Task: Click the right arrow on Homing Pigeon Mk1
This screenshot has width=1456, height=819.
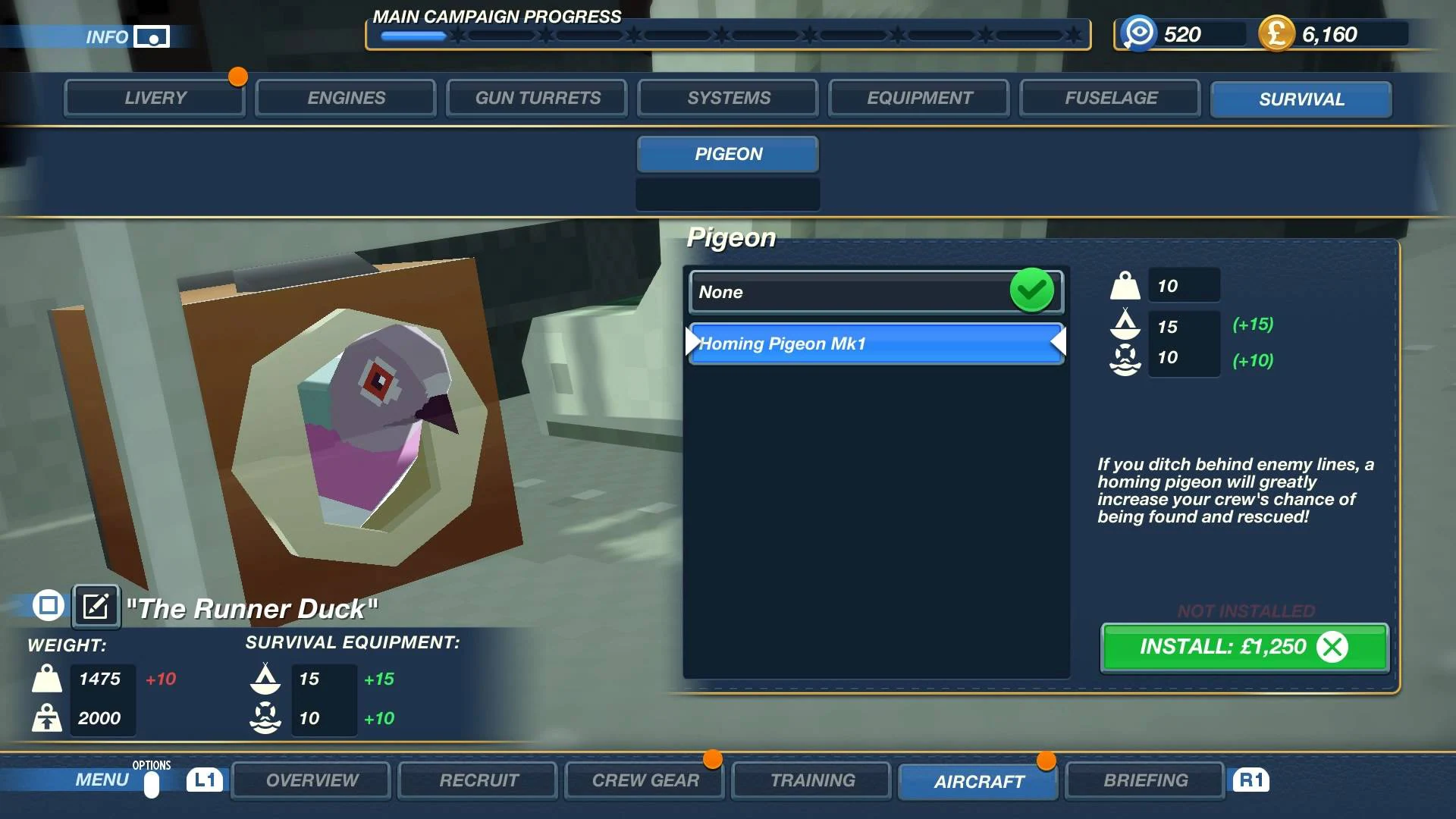Action: [1060, 343]
